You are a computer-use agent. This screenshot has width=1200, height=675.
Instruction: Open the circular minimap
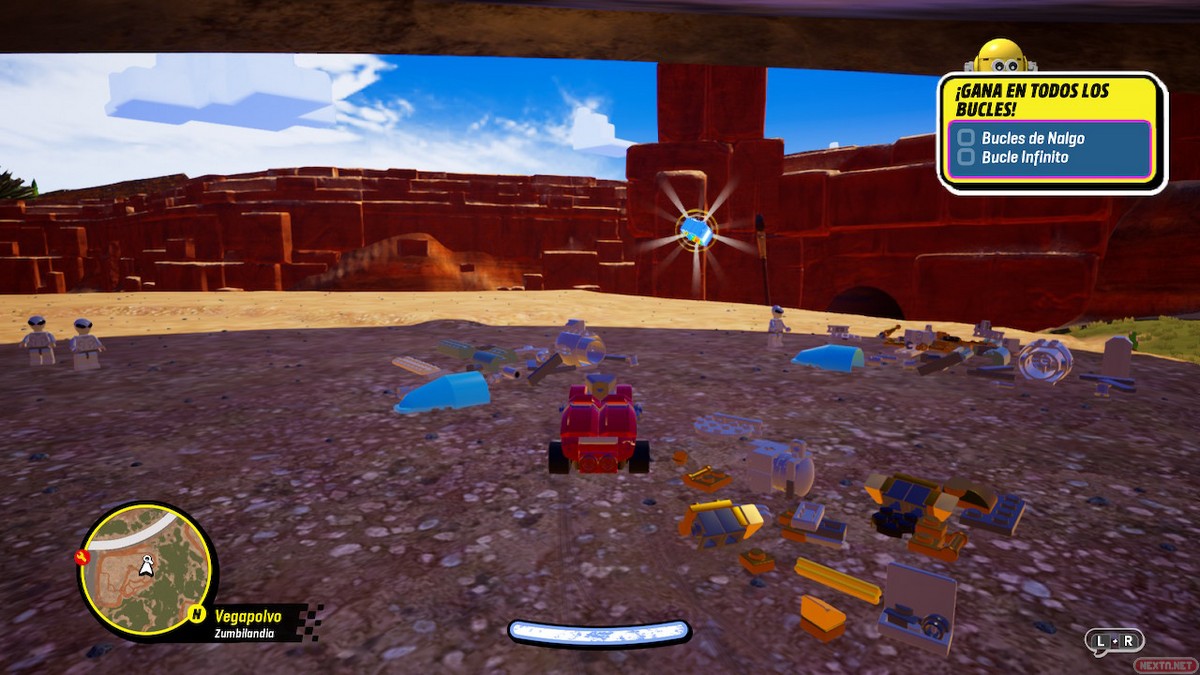[147, 569]
